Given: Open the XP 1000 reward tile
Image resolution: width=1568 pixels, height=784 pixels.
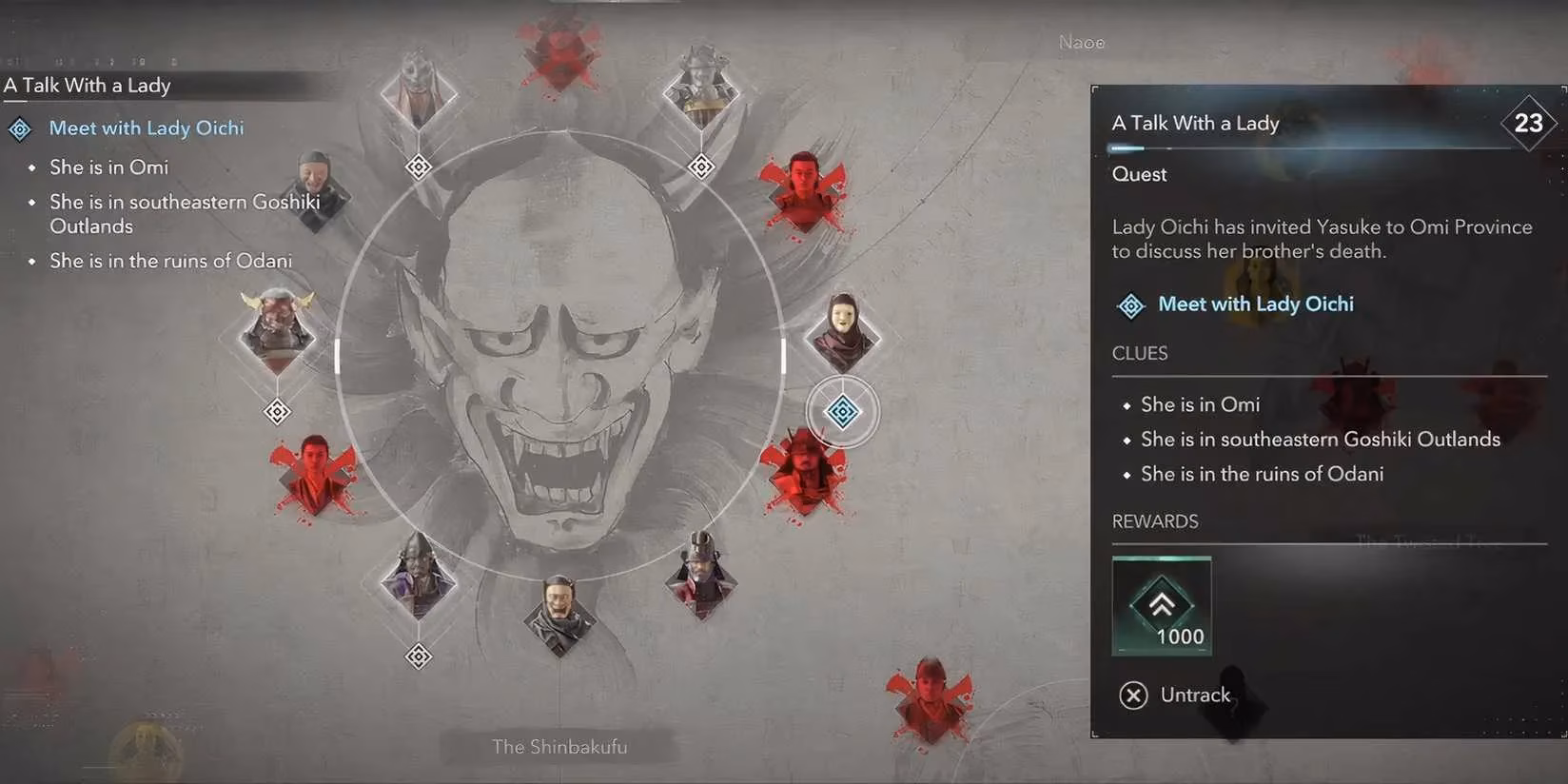Looking at the screenshot, I should tap(1162, 606).
